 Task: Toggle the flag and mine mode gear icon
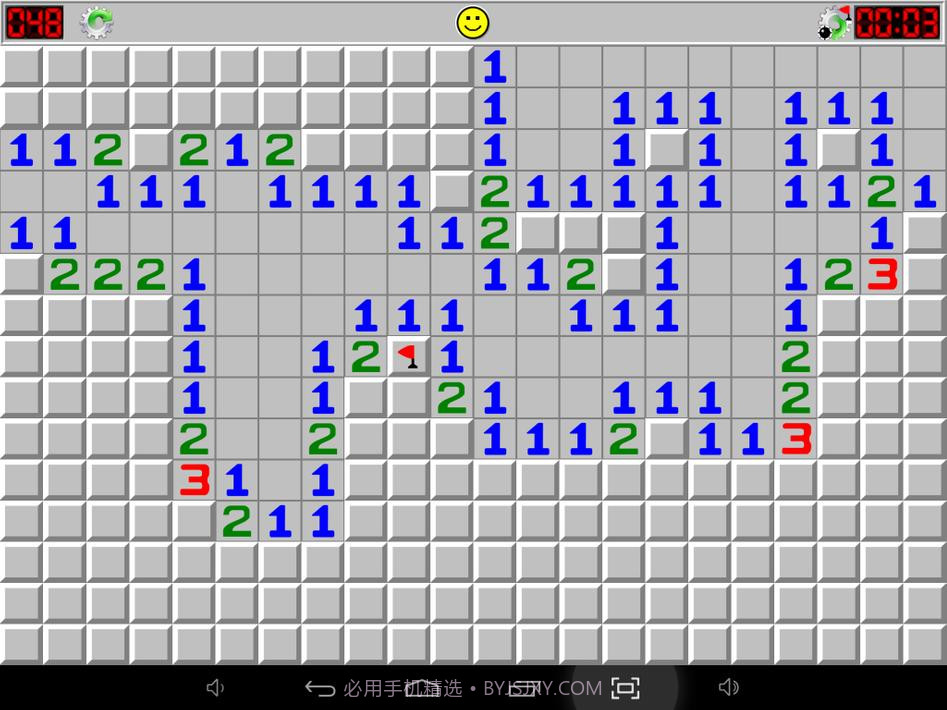tap(833, 22)
